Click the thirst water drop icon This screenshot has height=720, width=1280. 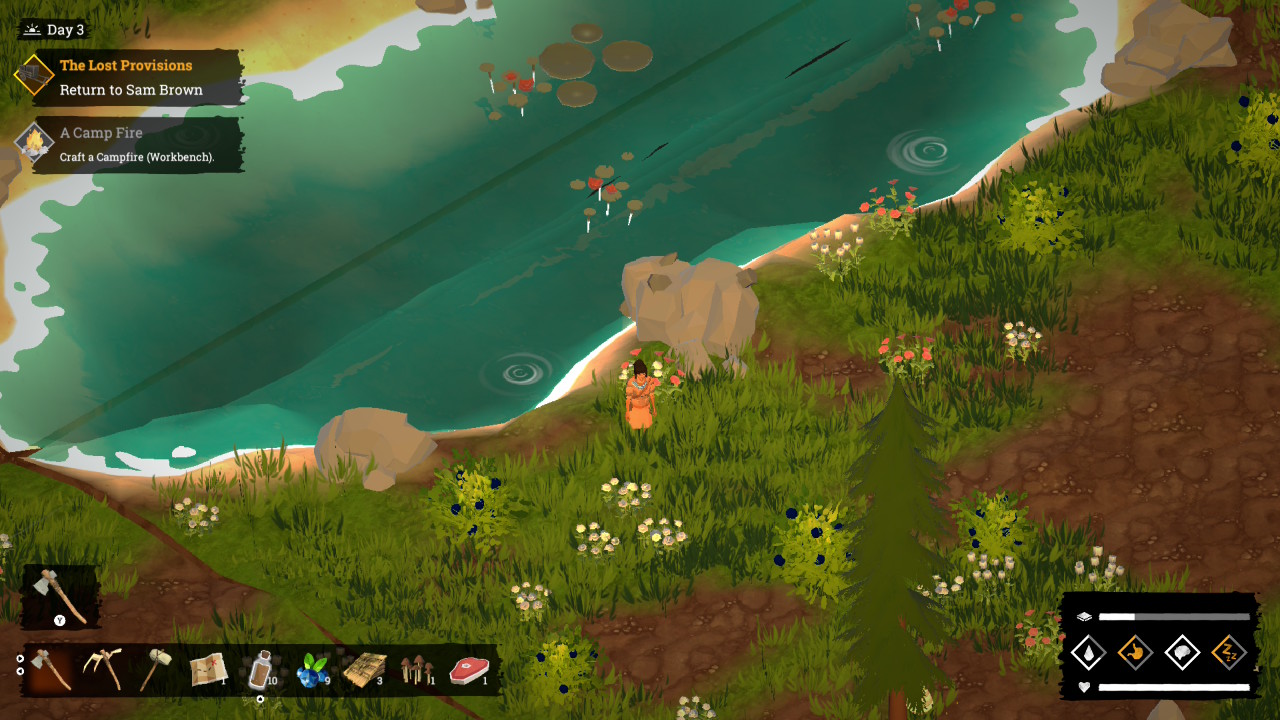pos(1087,653)
